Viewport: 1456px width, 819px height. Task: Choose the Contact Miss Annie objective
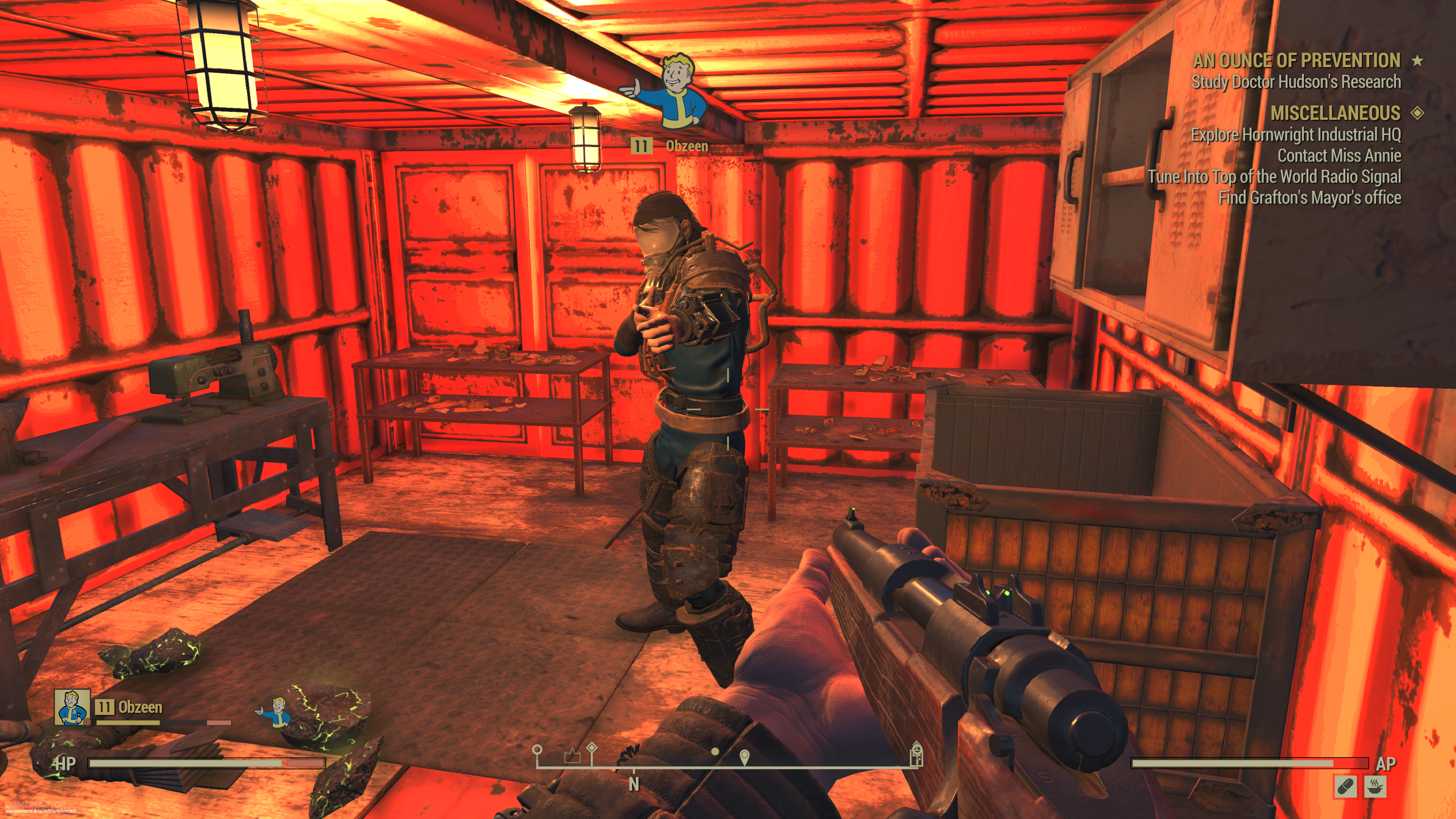(1339, 155)
